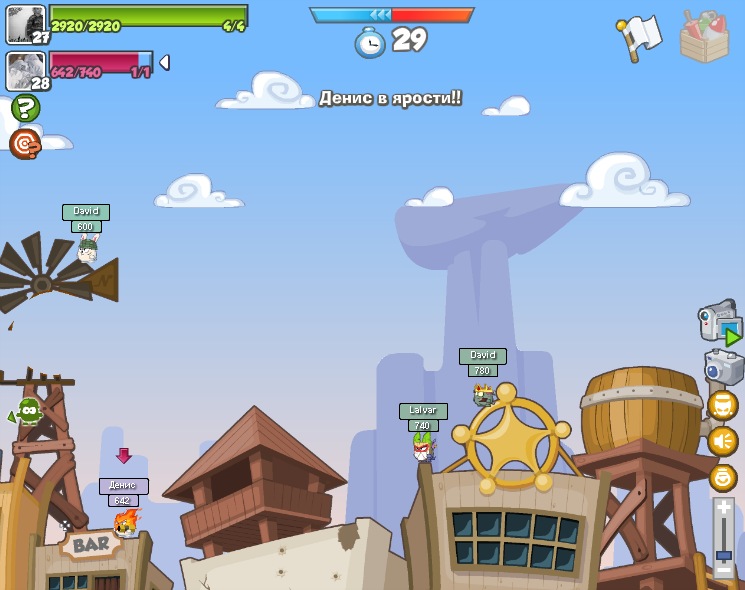The height and width of the screenshot is (590, 745).
Task: Open the weapons crate inventory
Action: pos(704,38)
